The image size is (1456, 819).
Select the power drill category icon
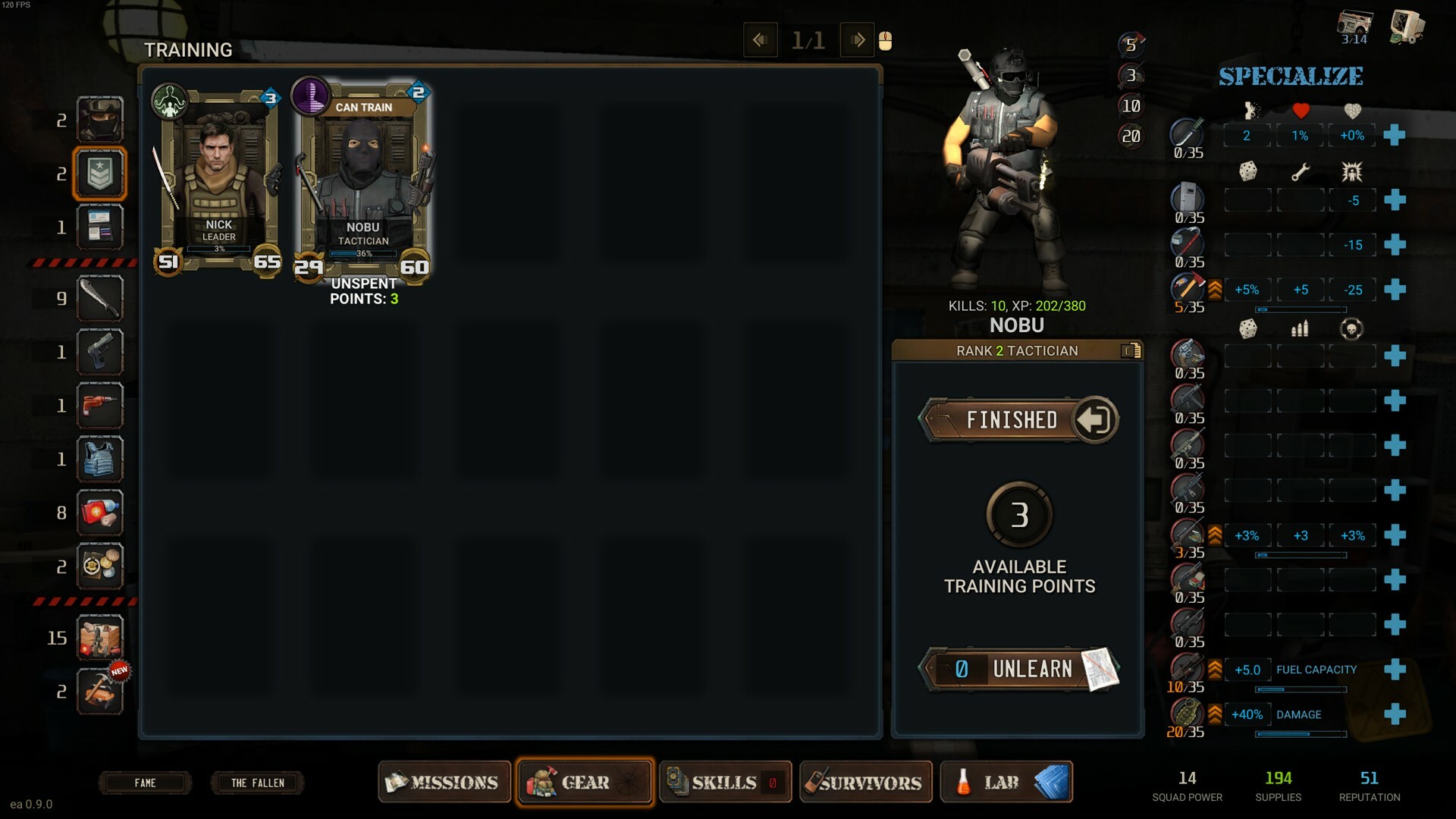coord(99,406)
